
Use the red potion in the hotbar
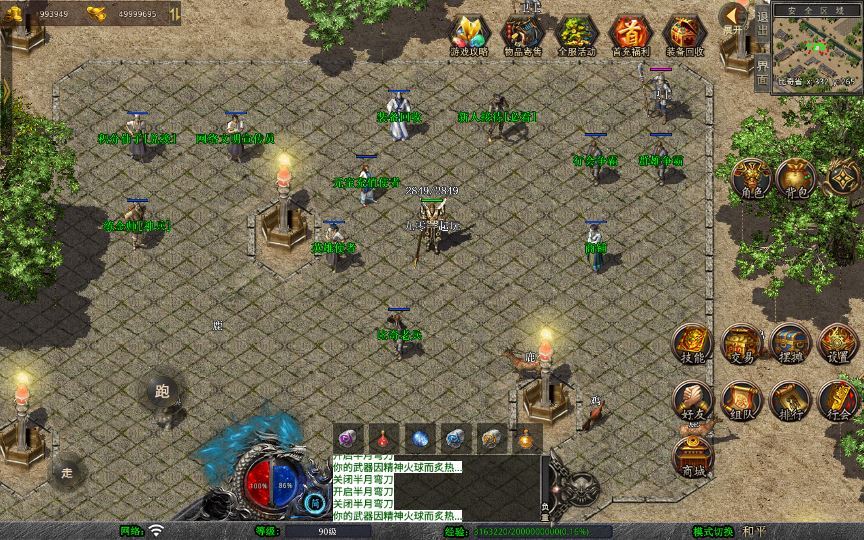click(x=384, y=437)
